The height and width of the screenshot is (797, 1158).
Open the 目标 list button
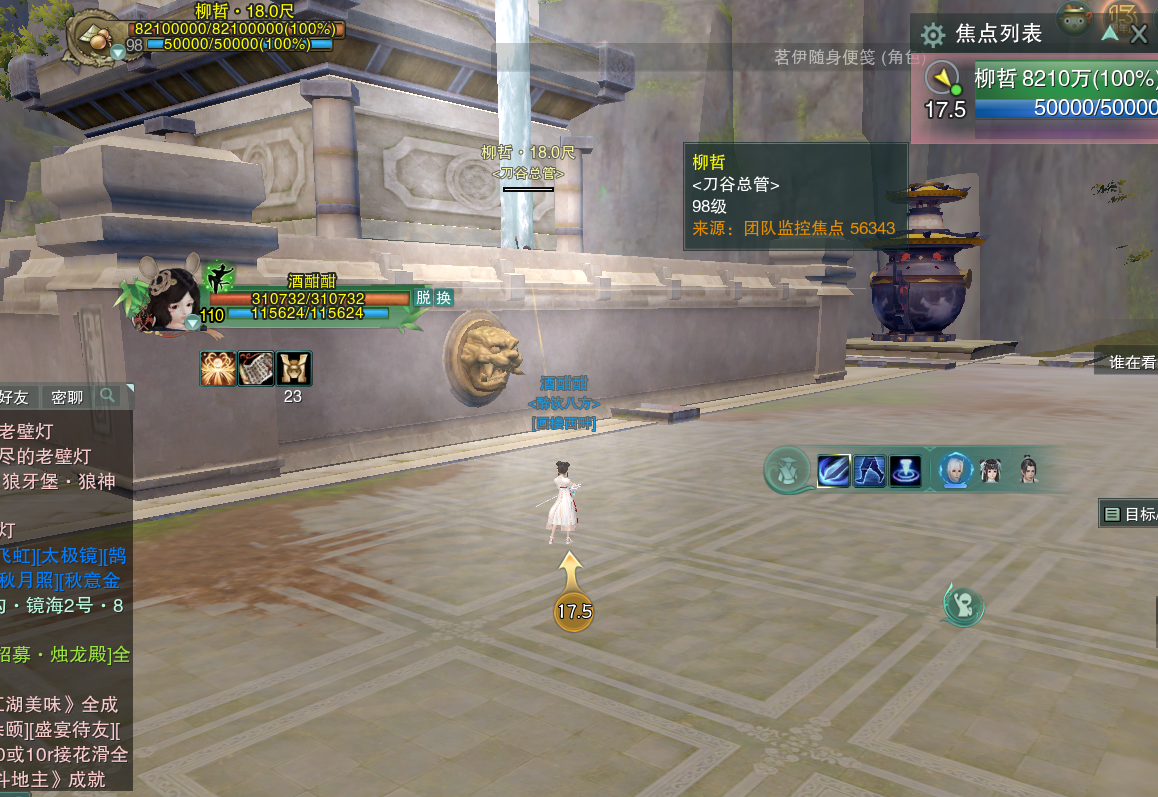click(x=1130, y=514)
